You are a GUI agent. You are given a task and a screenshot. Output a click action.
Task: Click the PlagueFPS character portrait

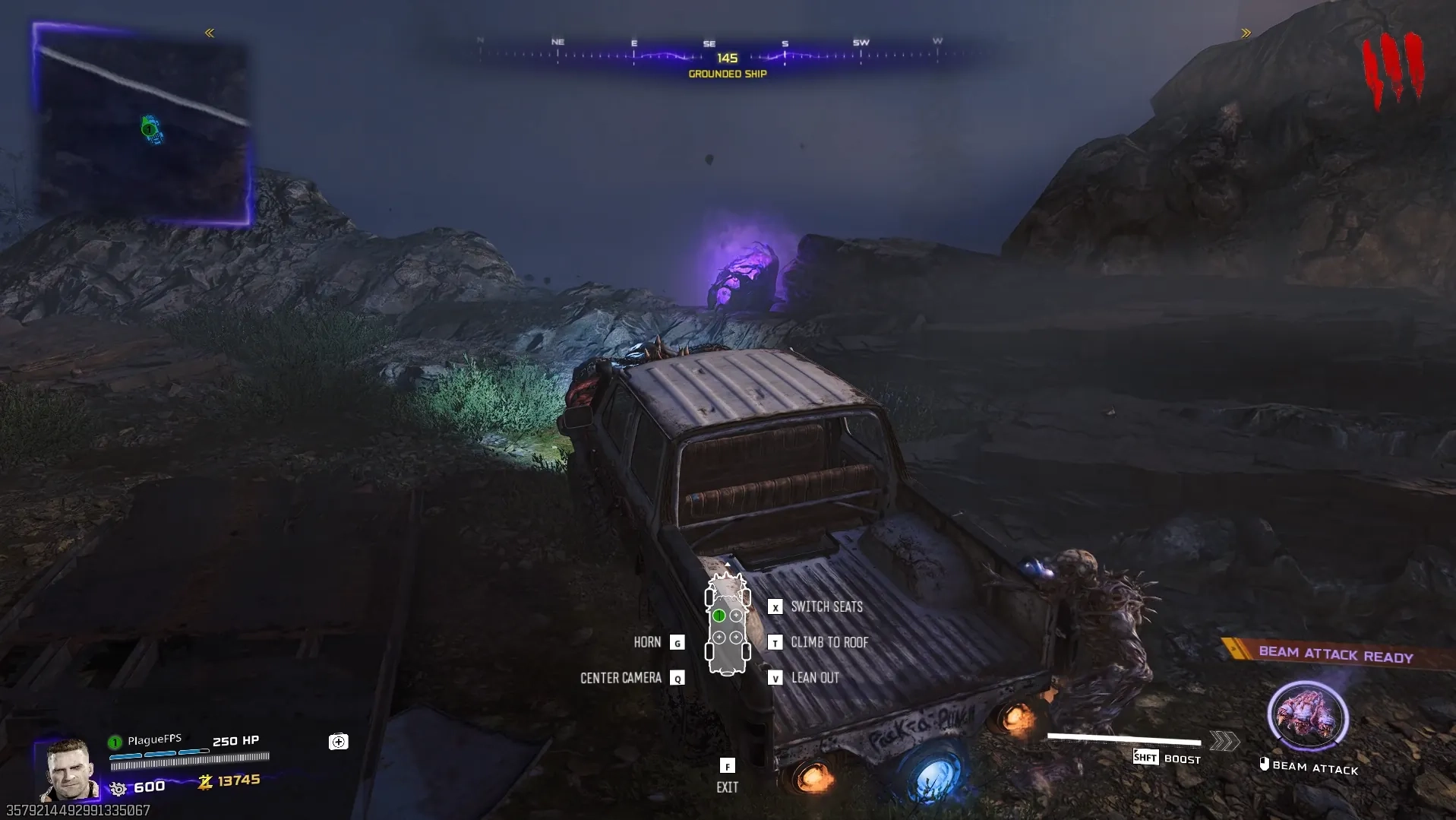tap(70, 769)
